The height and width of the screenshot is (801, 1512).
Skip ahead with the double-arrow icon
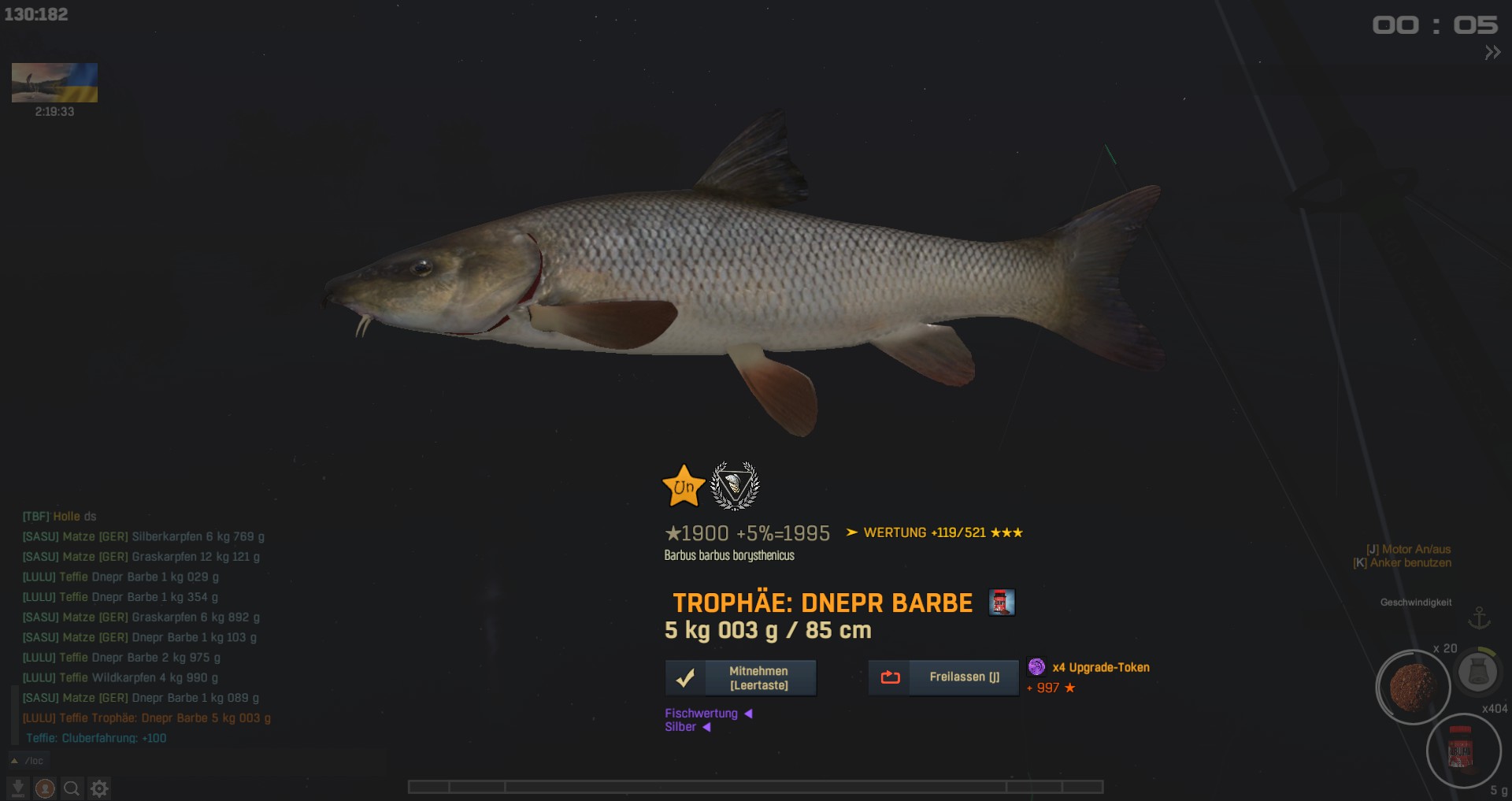pos(1492,53)
